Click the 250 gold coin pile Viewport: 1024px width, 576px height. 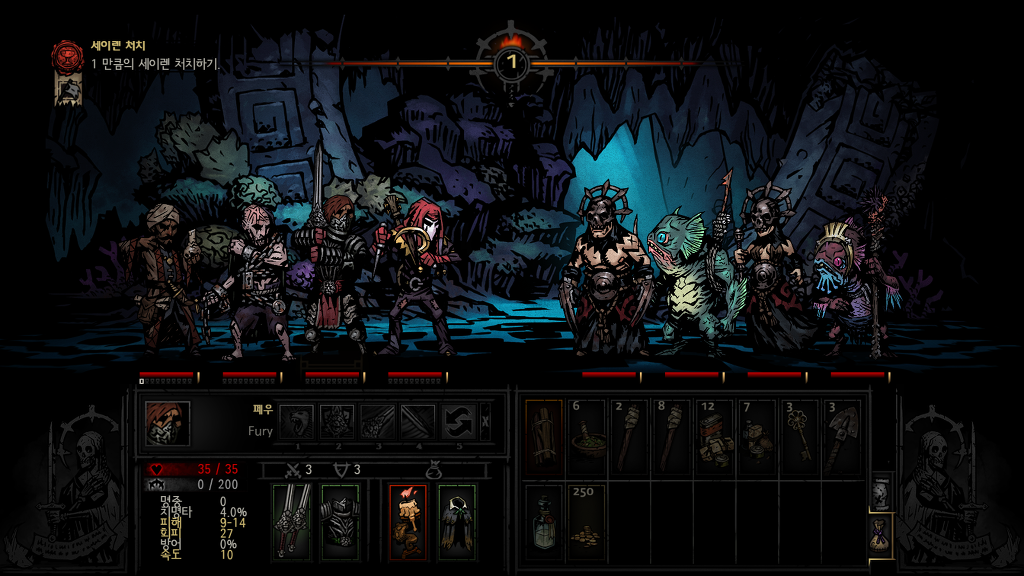tap(587, 521)
